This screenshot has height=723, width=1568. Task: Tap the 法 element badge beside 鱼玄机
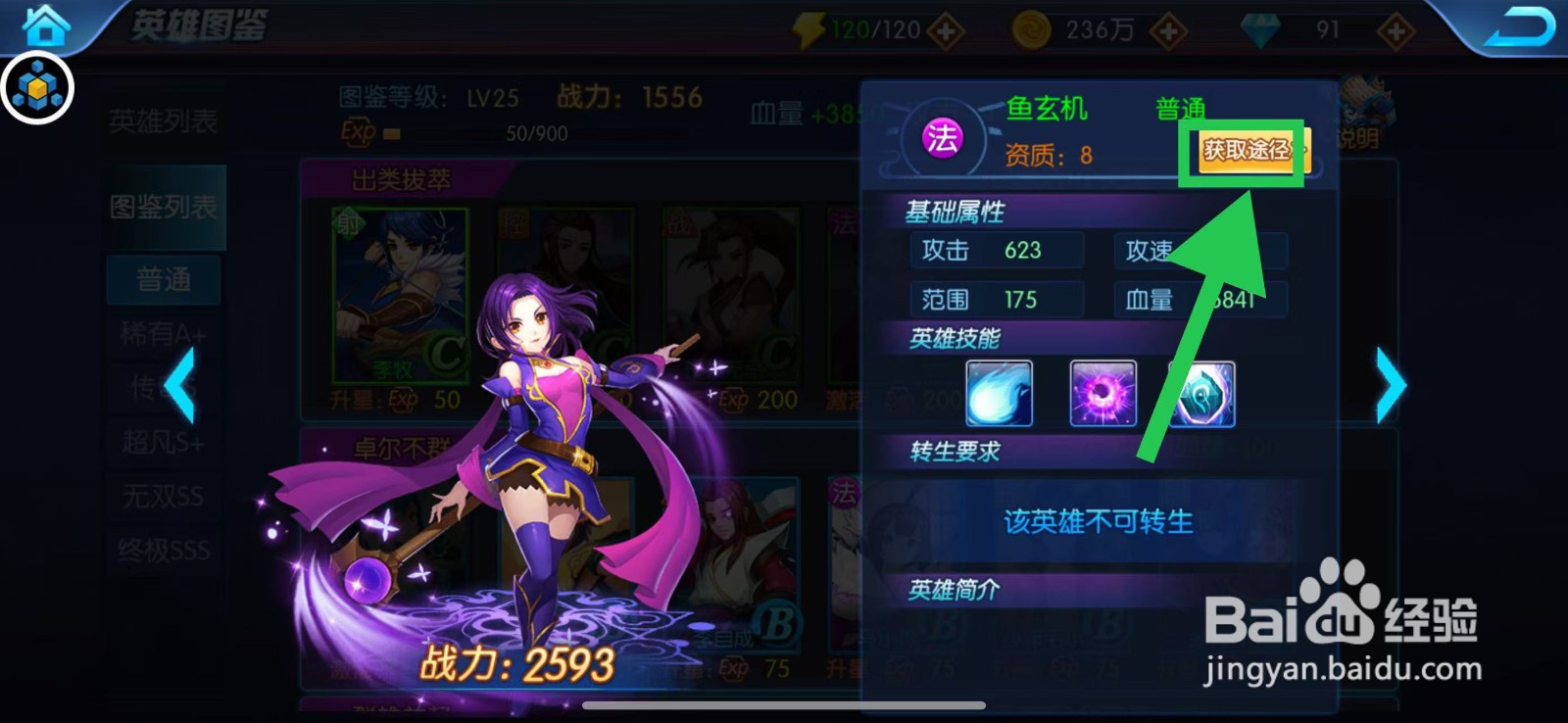coord(943,139)
